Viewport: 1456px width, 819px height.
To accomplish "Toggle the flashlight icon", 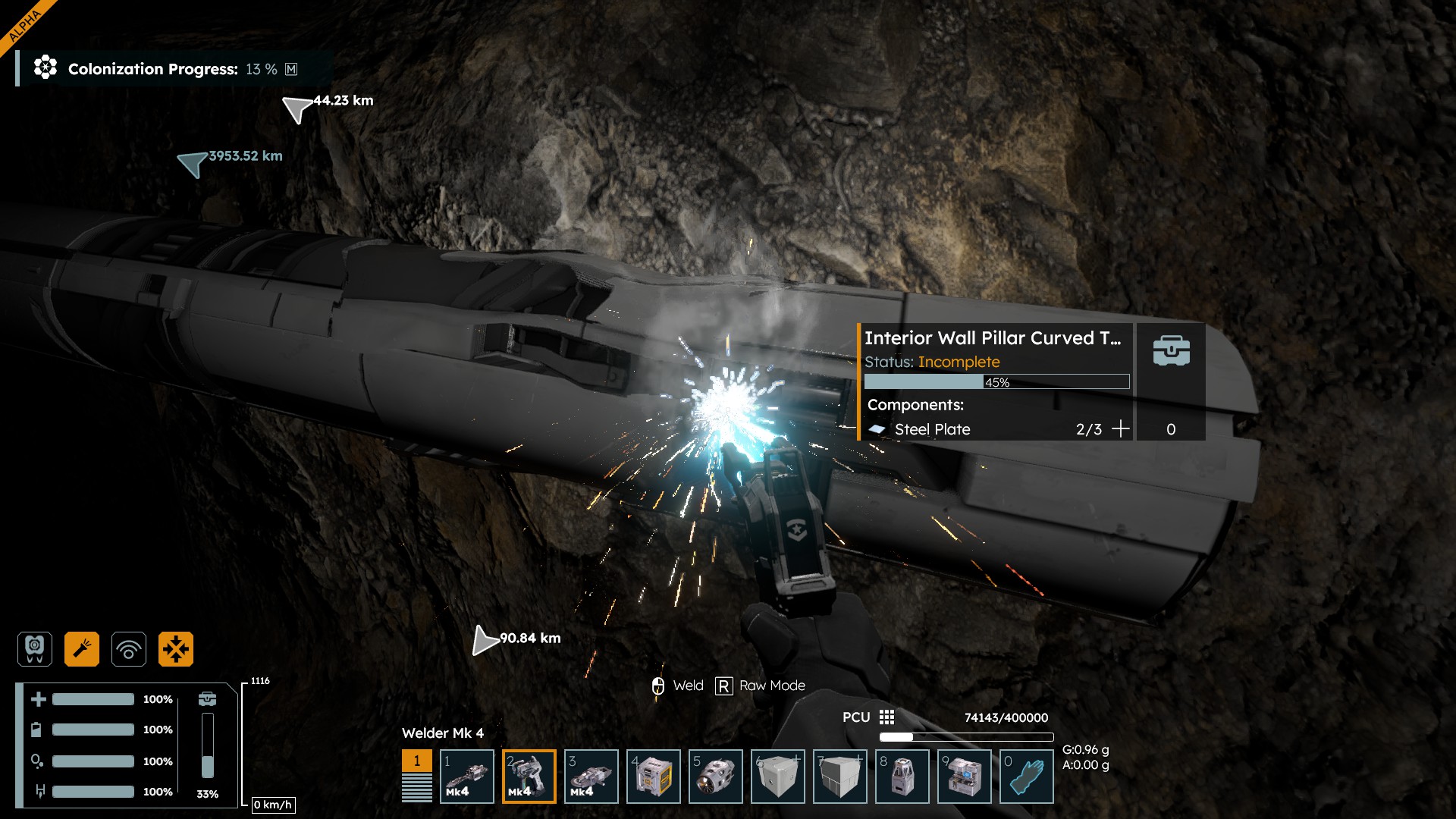I will [x=82, y=649].
